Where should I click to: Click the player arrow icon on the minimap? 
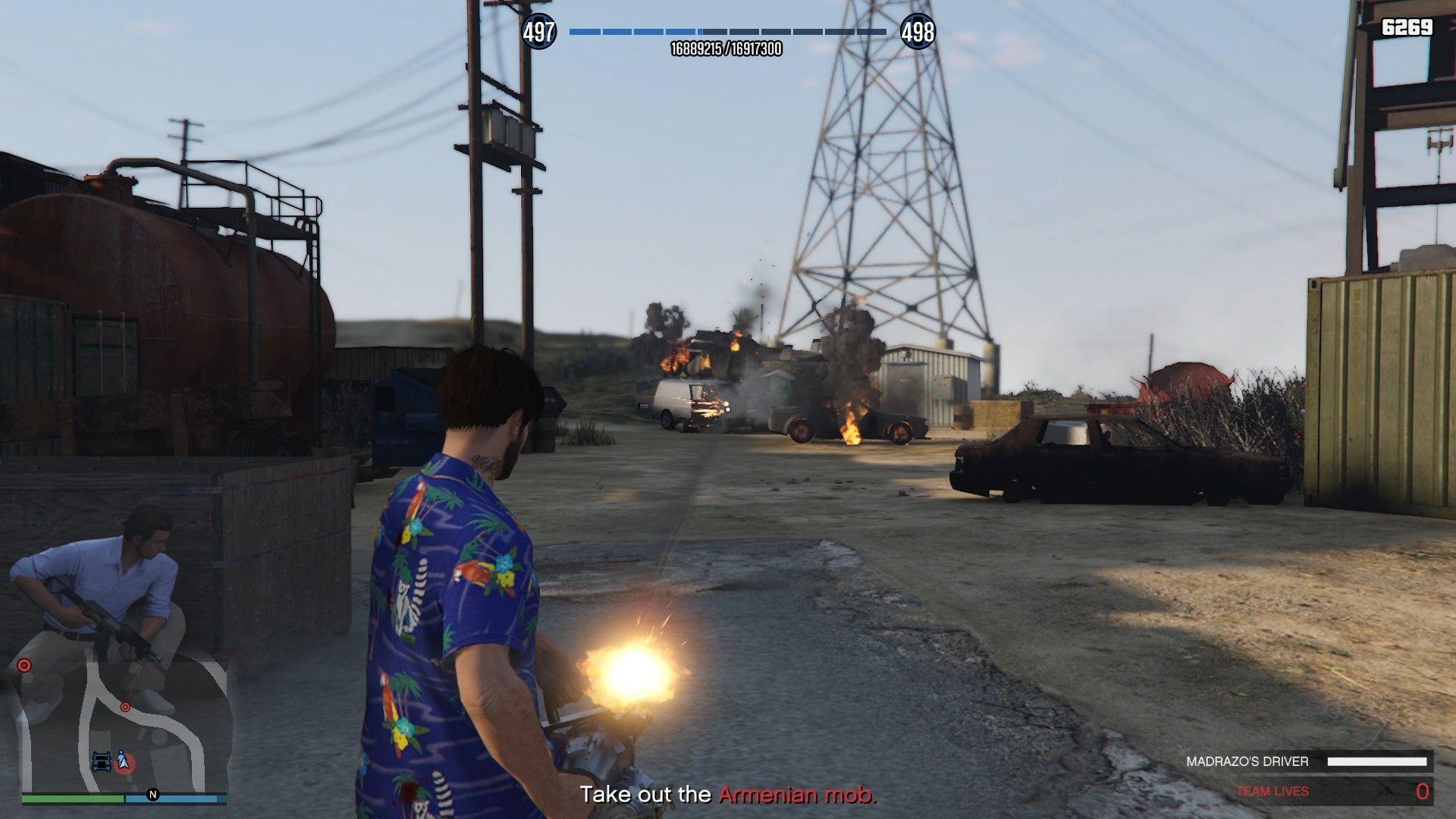(124, 761)
